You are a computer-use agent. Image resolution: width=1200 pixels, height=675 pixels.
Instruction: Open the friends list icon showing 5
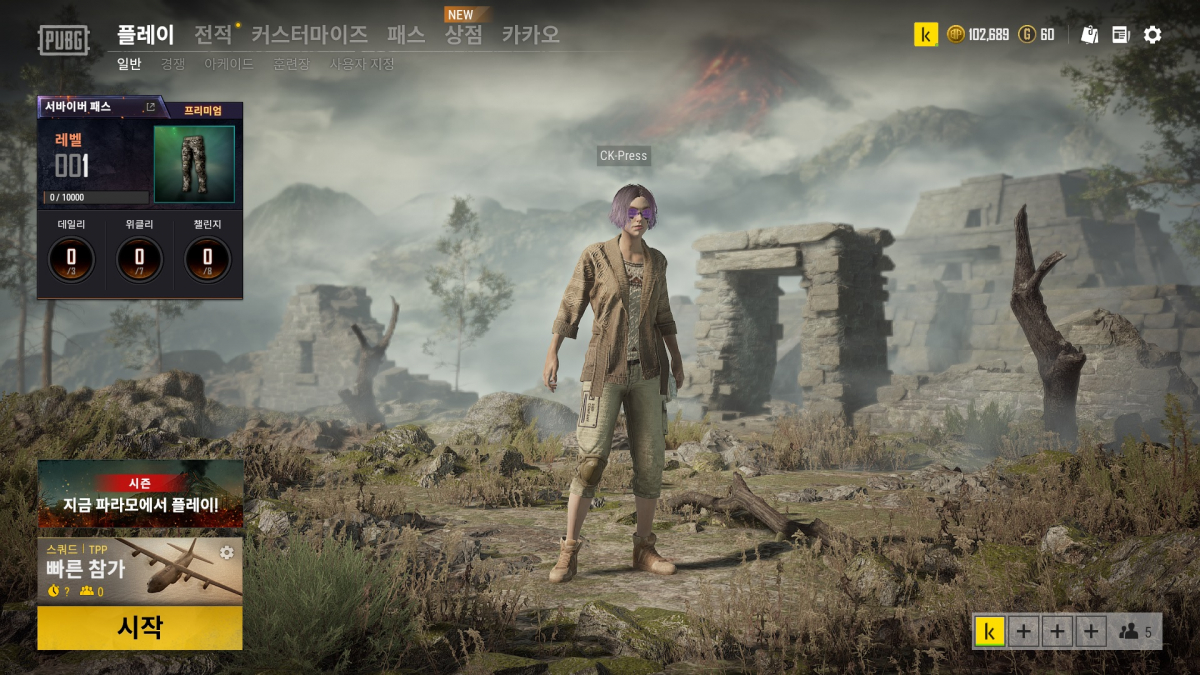1135,632
